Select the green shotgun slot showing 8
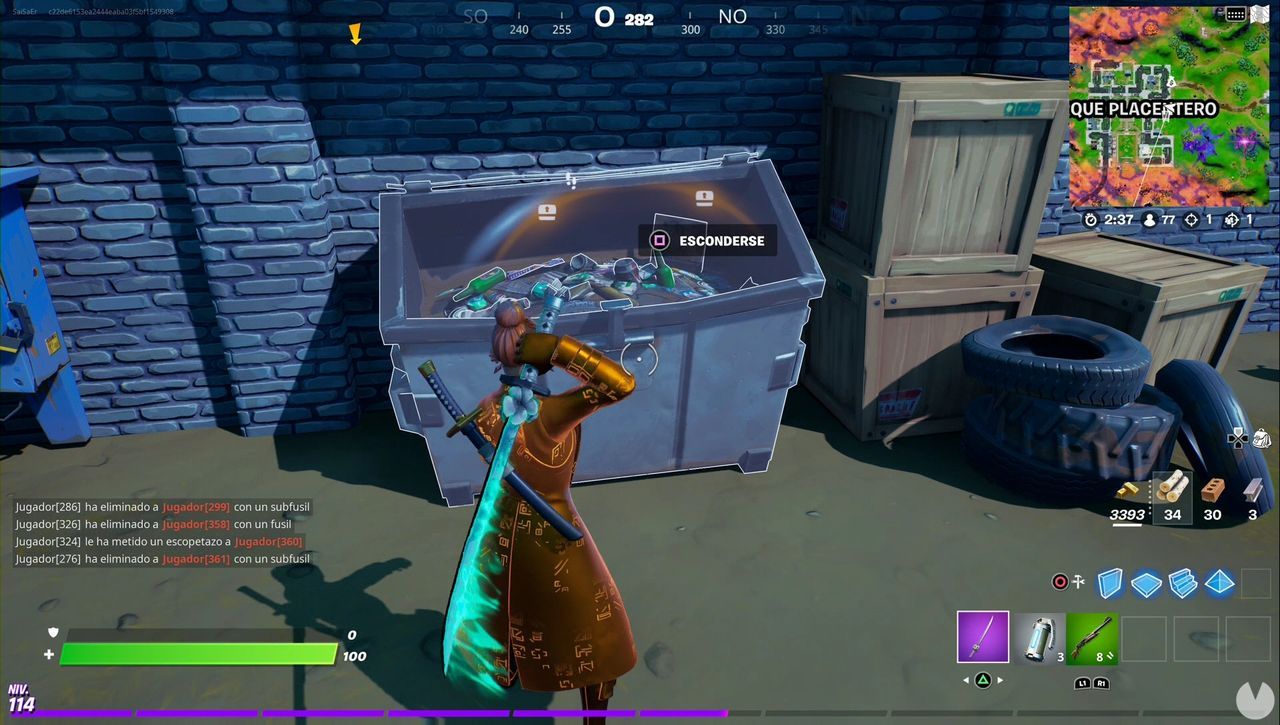This screenshot has height=725, width=1280. coord(1092,637)
